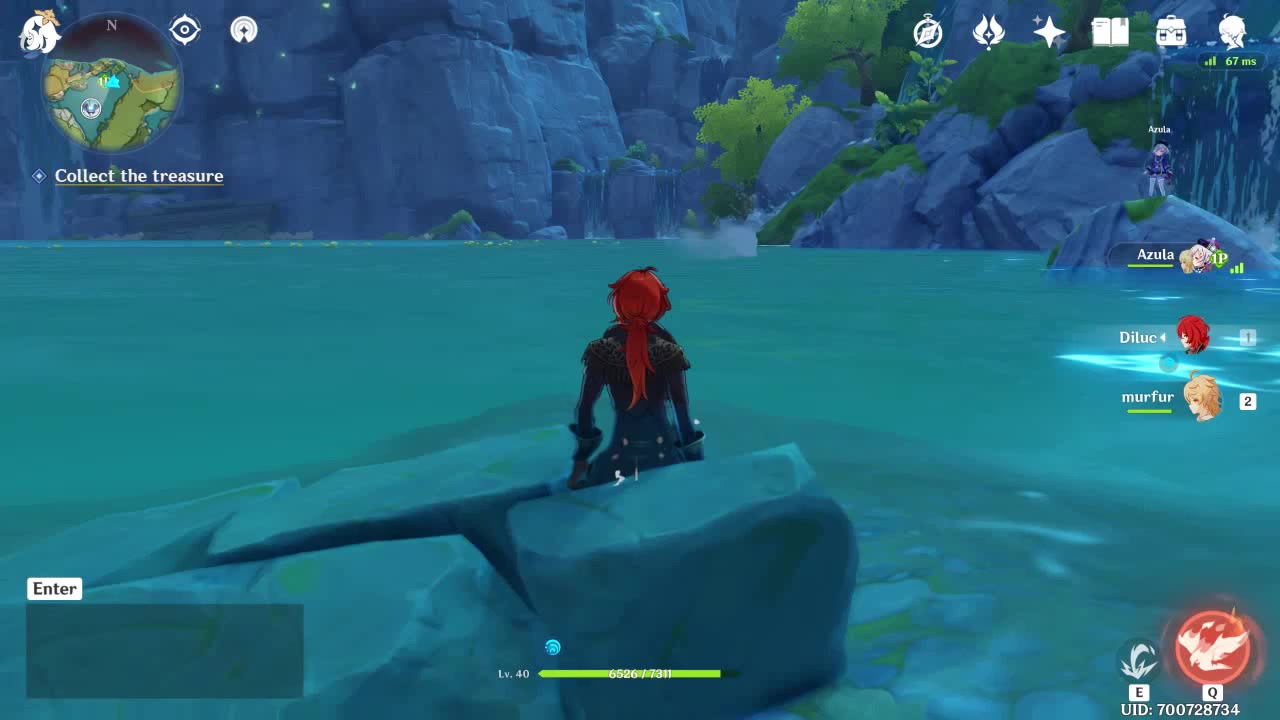
Task: Open the Paimon menu icon
Action: [x=40, y=32]
